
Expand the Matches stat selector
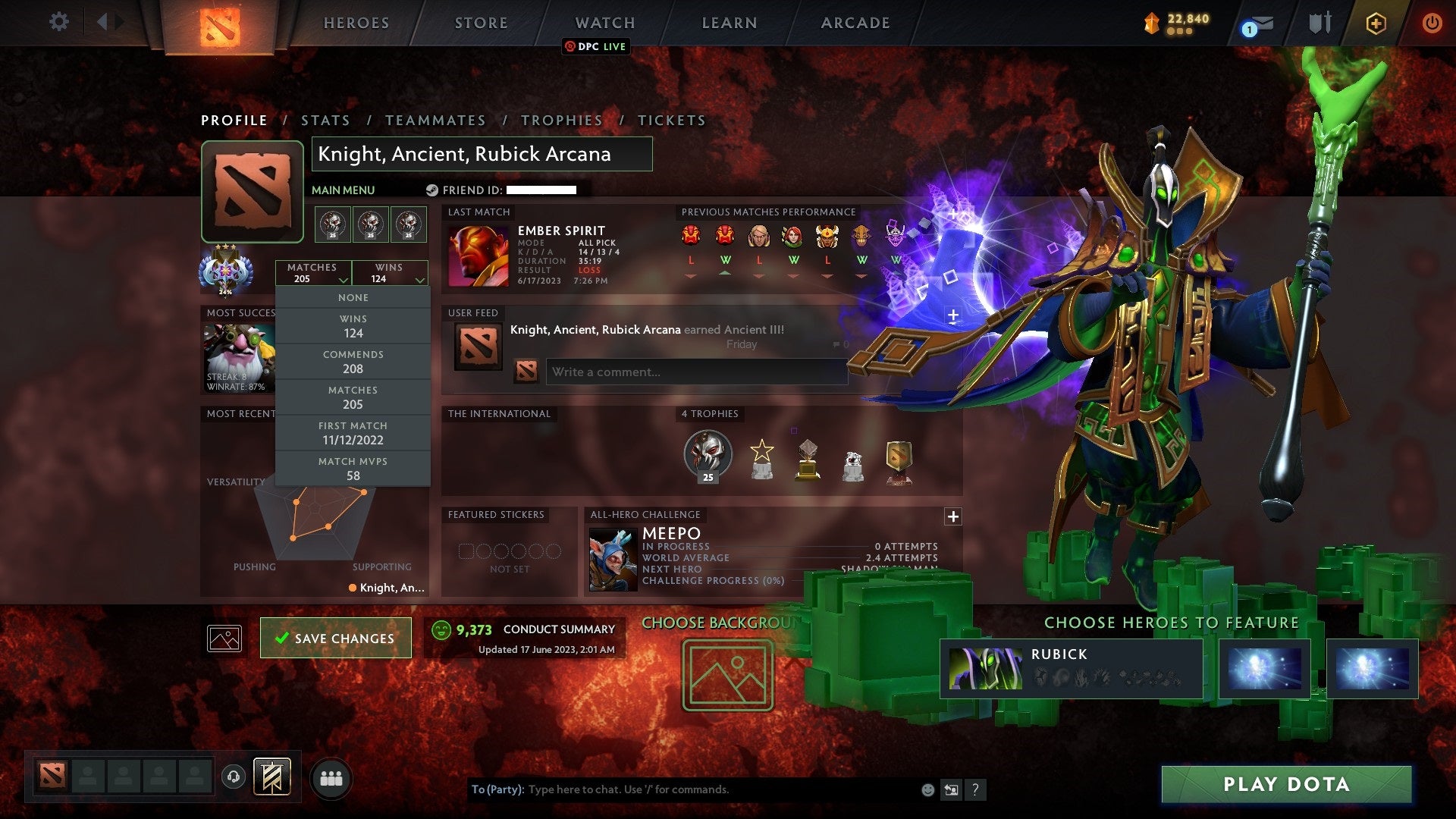(x=314, y=273)
